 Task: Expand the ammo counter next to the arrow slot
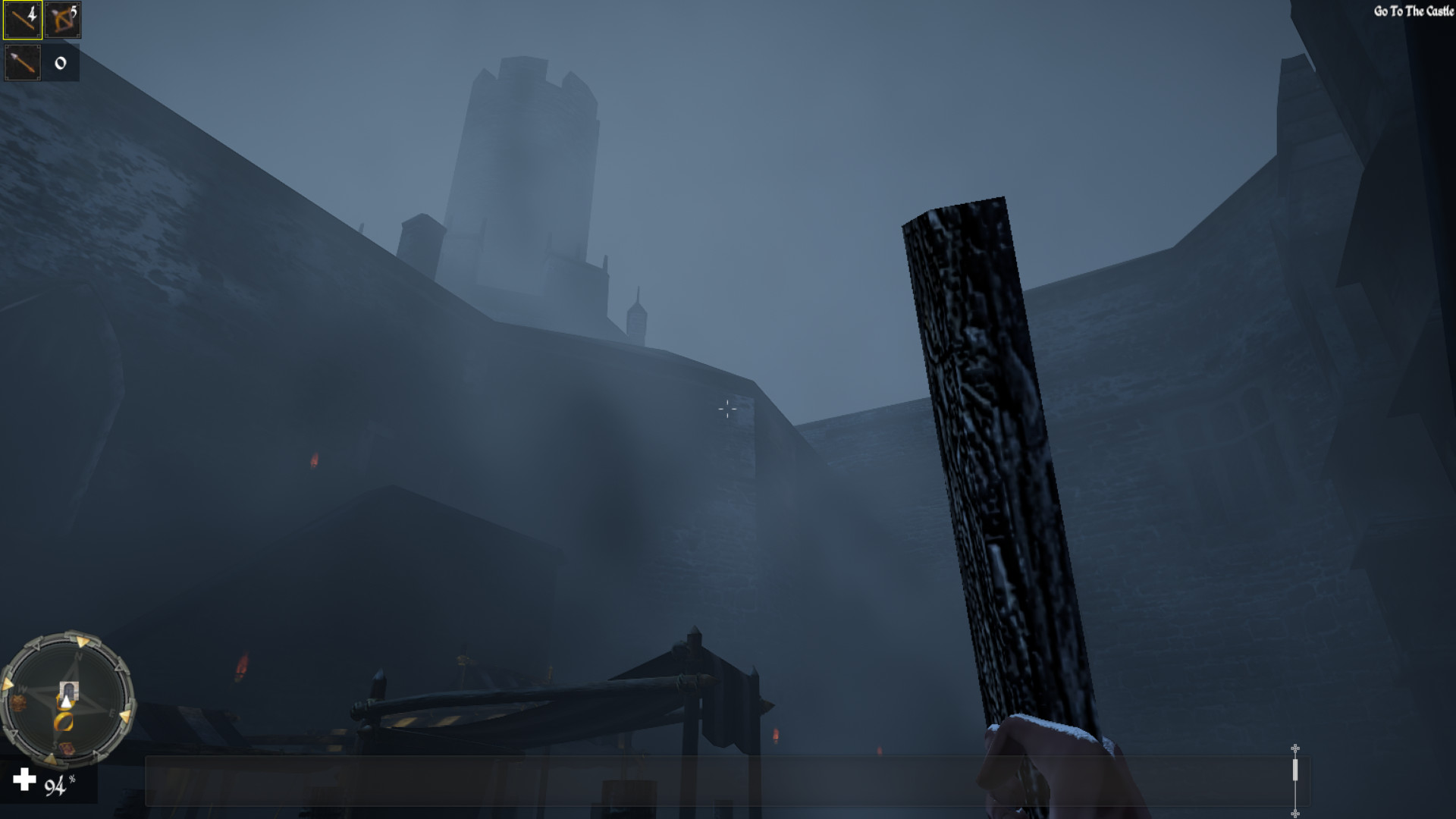[59, 63]
